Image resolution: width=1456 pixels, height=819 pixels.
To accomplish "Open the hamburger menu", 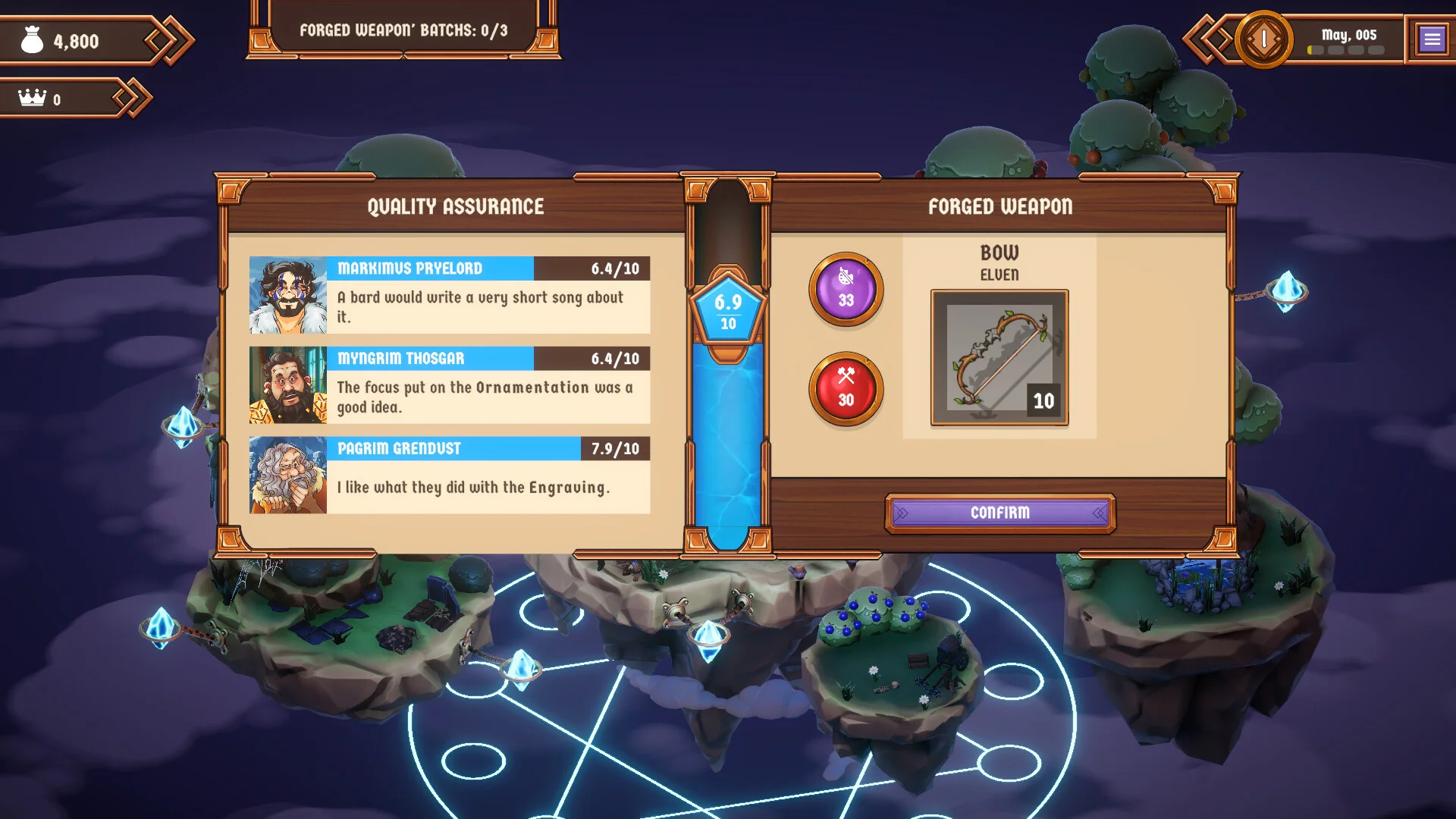I will pyautogui.click(x=1432, y=39).
